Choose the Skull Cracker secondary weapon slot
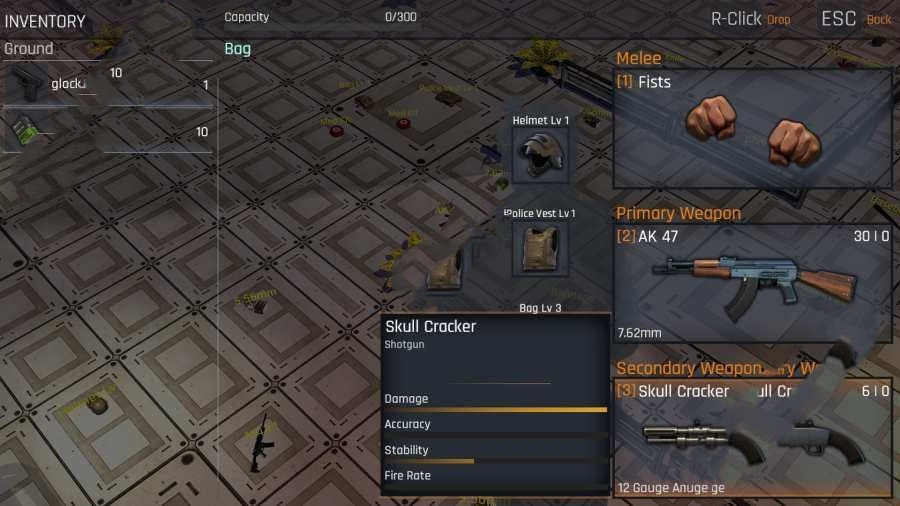 [x=752, y=438]
